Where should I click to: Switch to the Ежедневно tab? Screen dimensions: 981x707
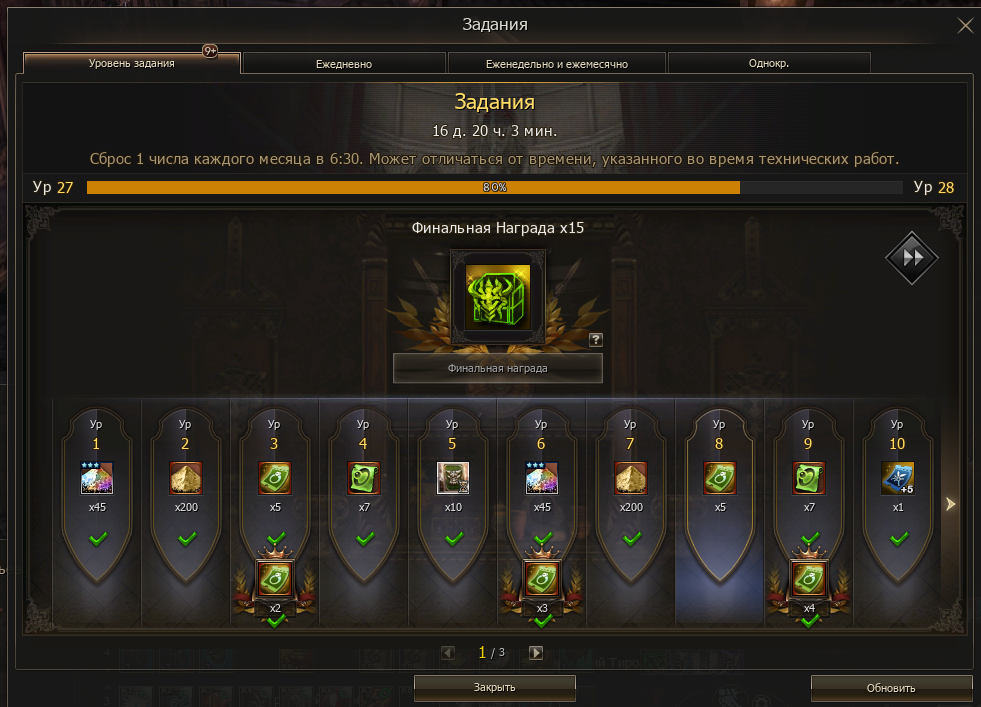(x=344, y=63)
